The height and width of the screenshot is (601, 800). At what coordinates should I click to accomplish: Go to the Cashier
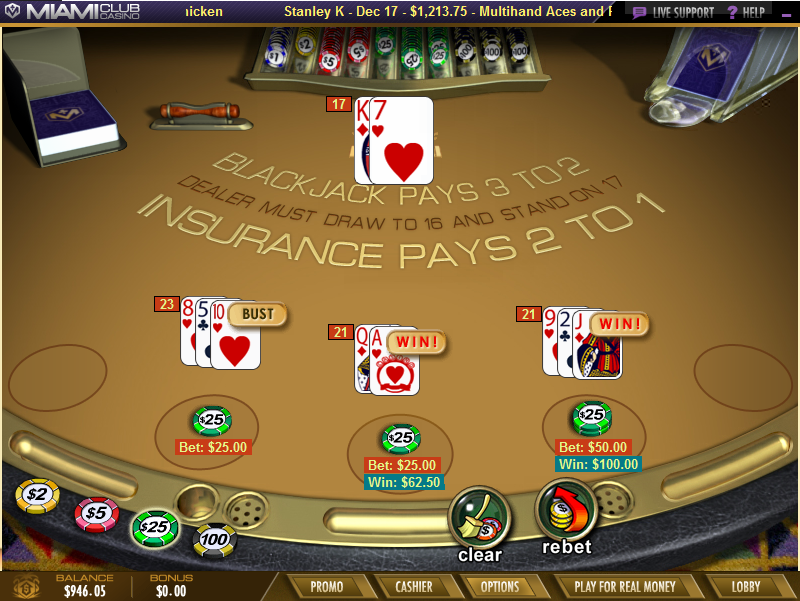tap(413, 587)
